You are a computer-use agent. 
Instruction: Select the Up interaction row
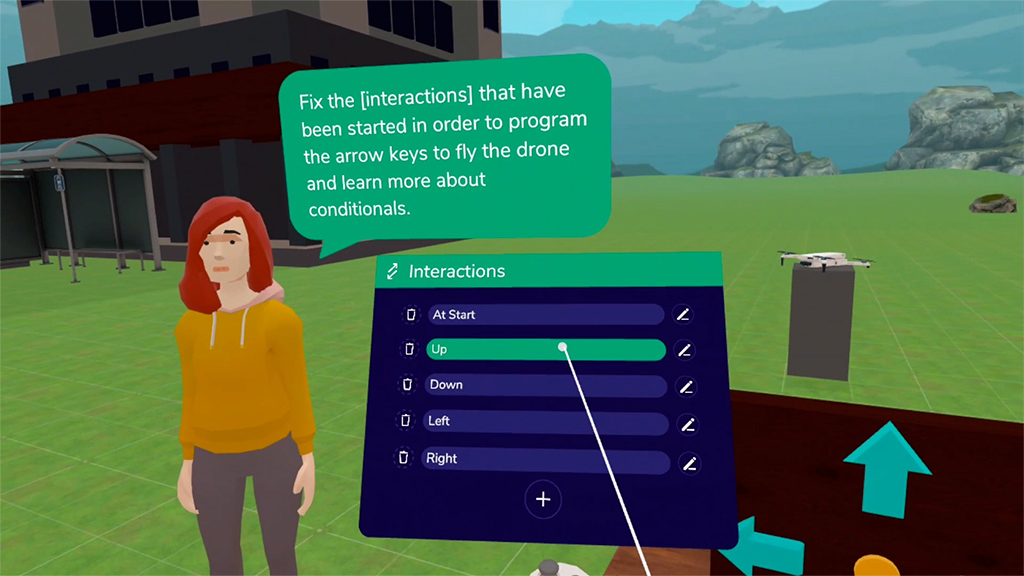click(x=545, y=350)
